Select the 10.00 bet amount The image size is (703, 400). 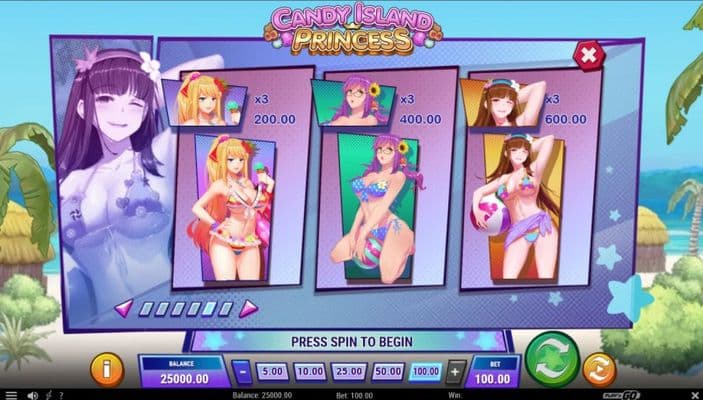click(310, 372)
